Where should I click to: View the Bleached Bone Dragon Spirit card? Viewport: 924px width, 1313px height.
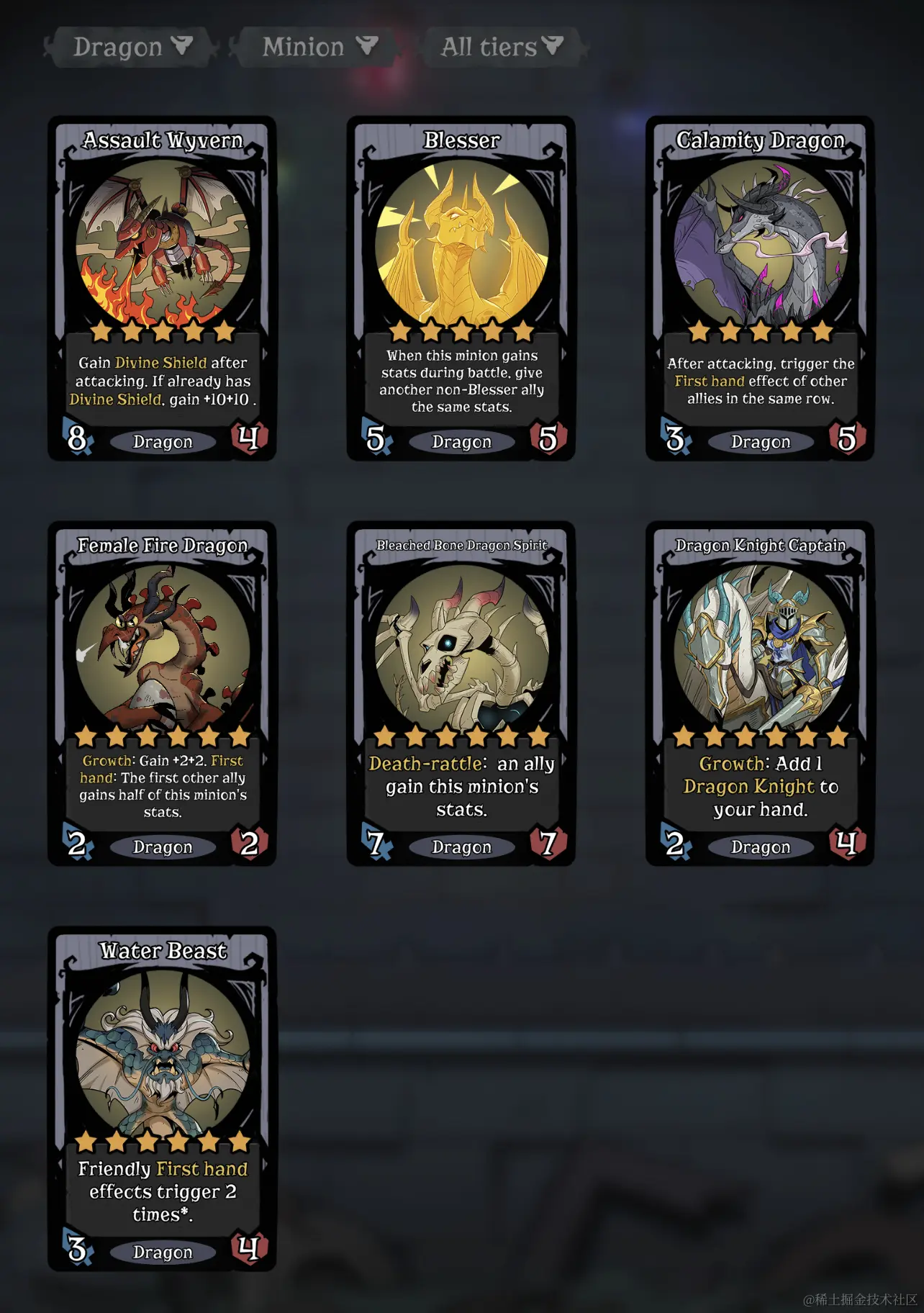[x=461, y=693]
